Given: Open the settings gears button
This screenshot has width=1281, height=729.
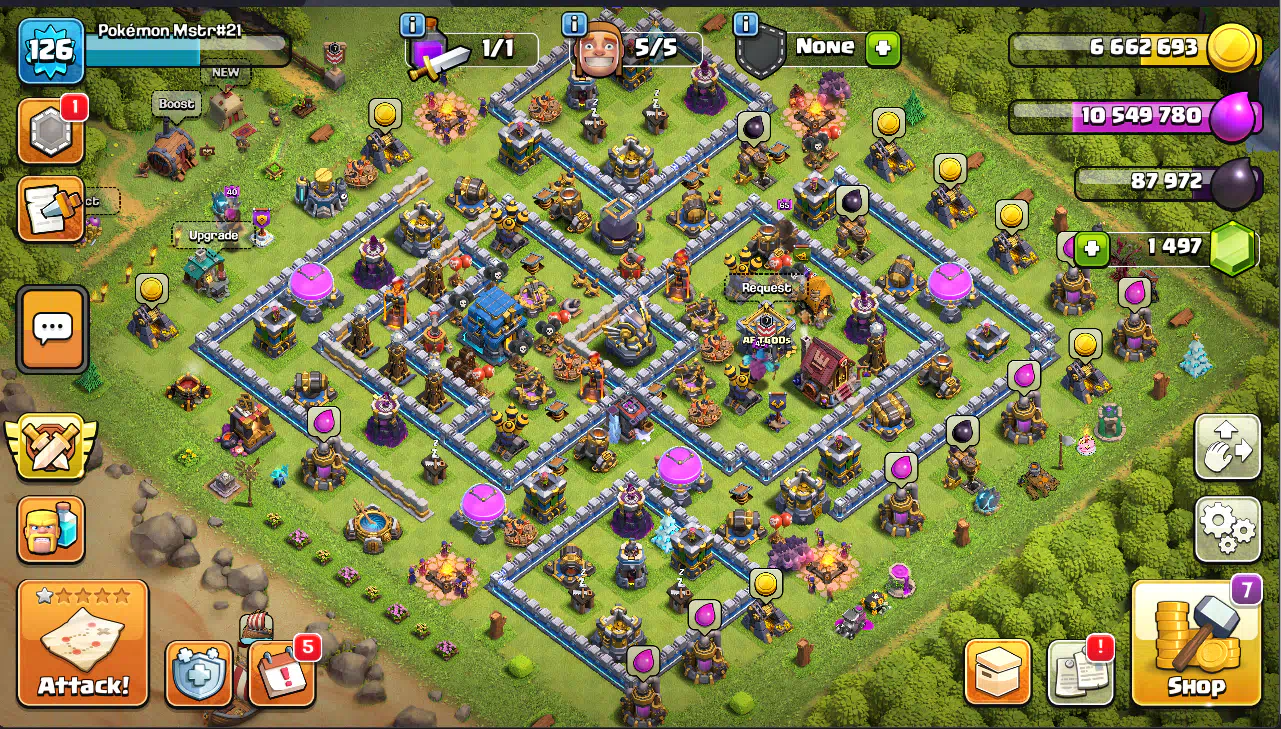Looking at the screenshot, I should click(x=1227, y=529).
